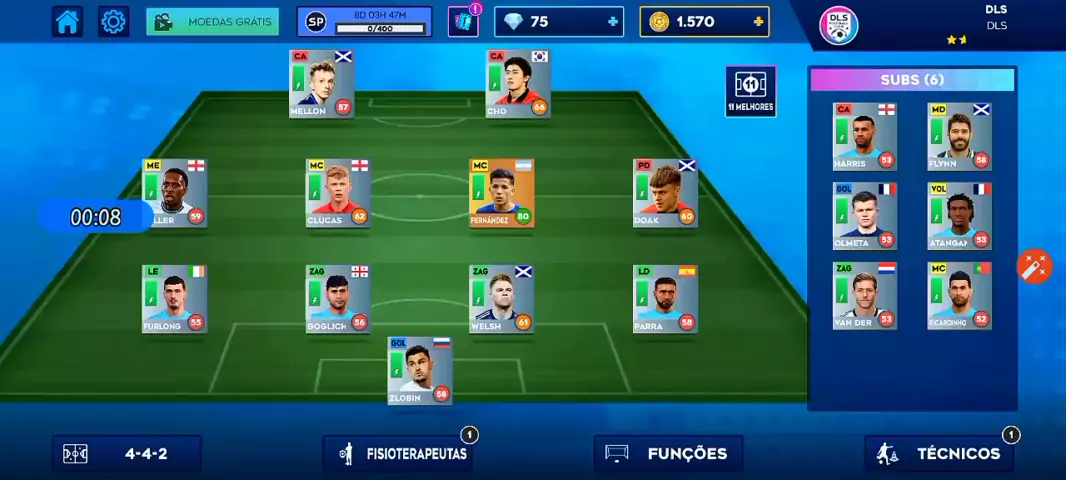Select defender Welsh's card
1066x480 pixels.
tap(501, 299)
